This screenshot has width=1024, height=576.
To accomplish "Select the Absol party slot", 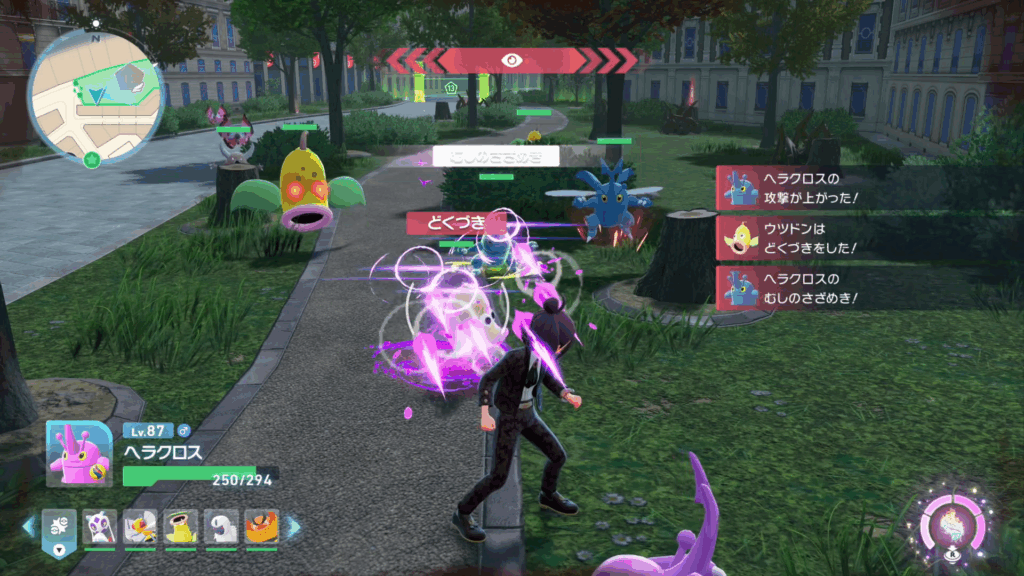I will tap(221, 526).
